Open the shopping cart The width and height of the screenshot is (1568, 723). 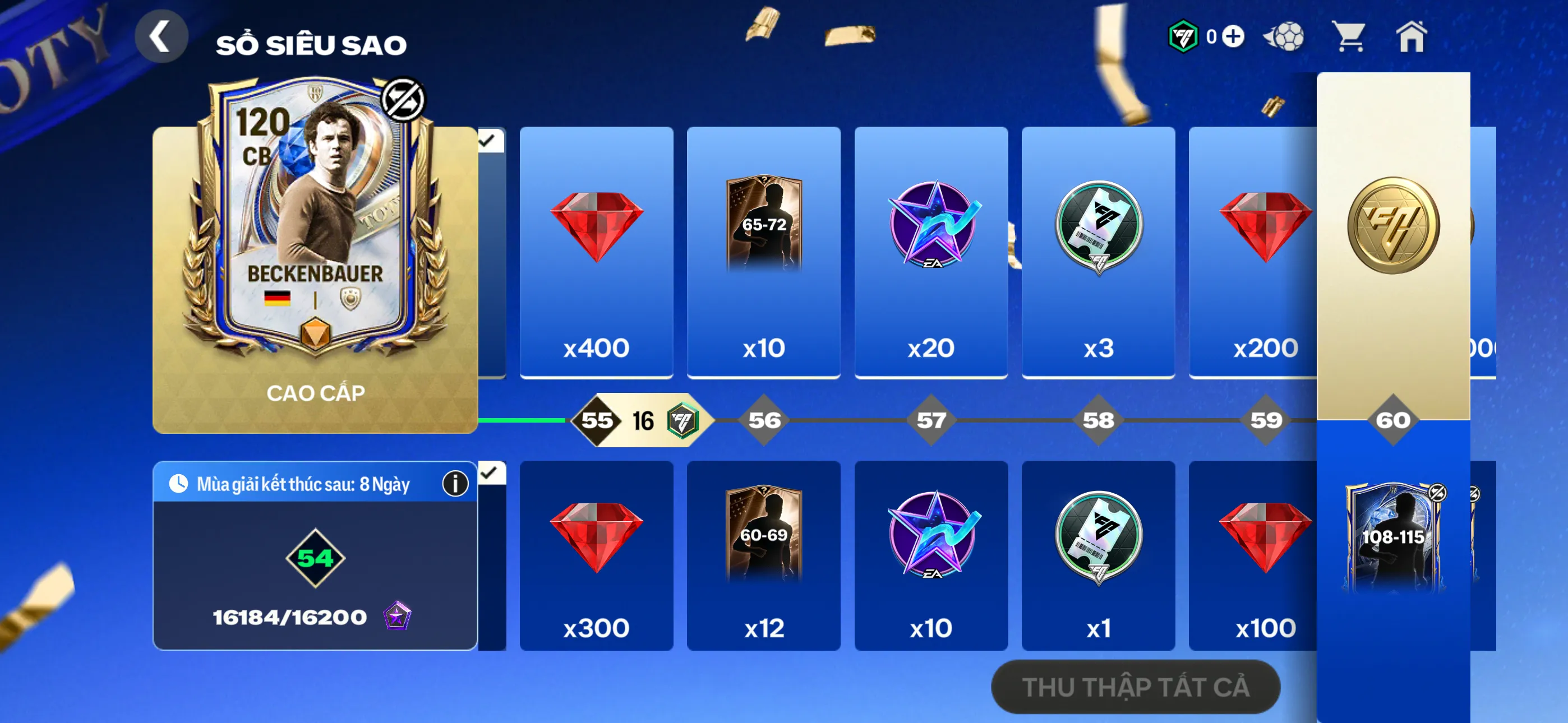point(1348,38)
